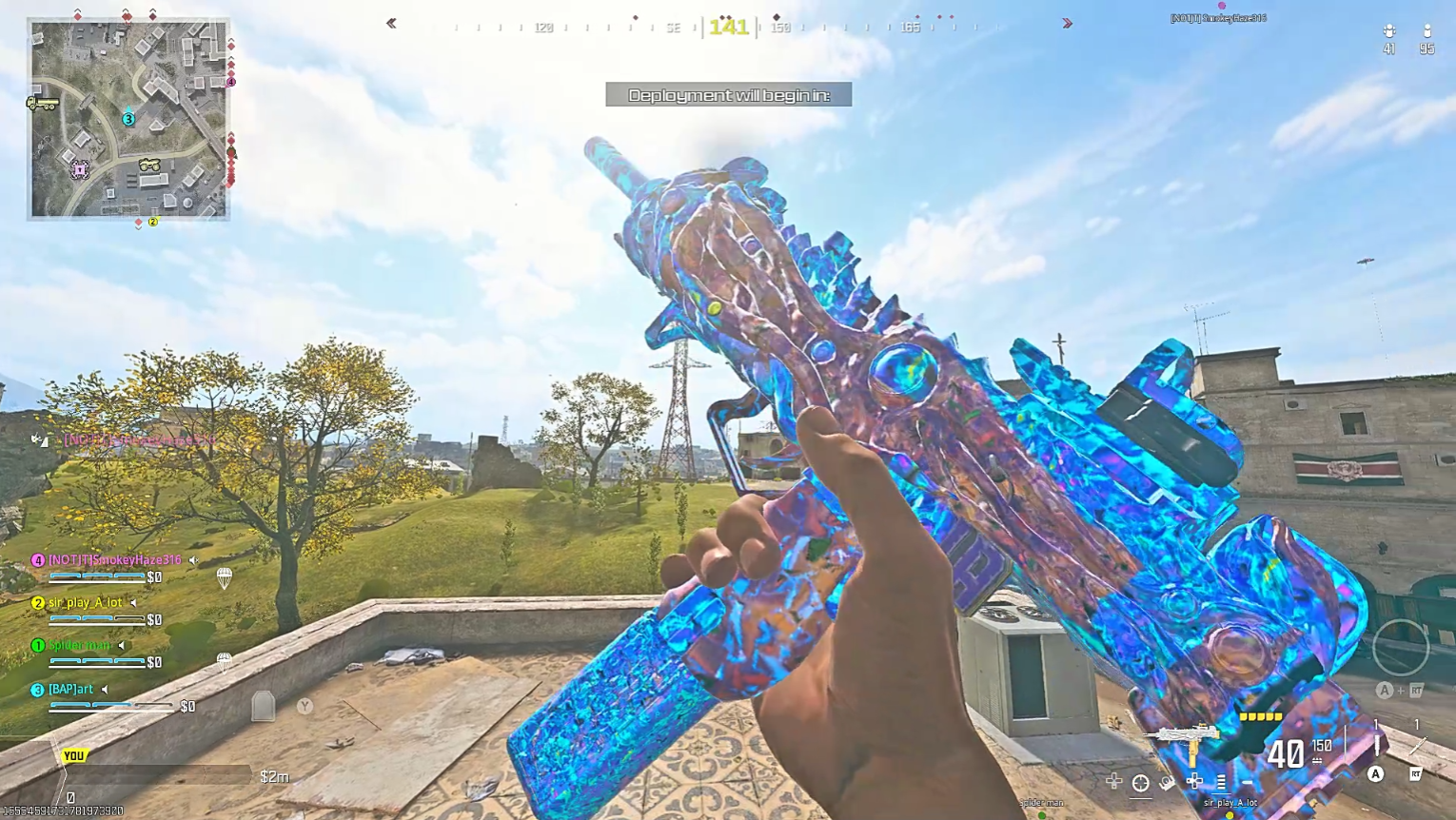Screen dimensions: 1456x820
Task: Select the crosshair reticle icon in bottom bar
Action: [1140, 783]
